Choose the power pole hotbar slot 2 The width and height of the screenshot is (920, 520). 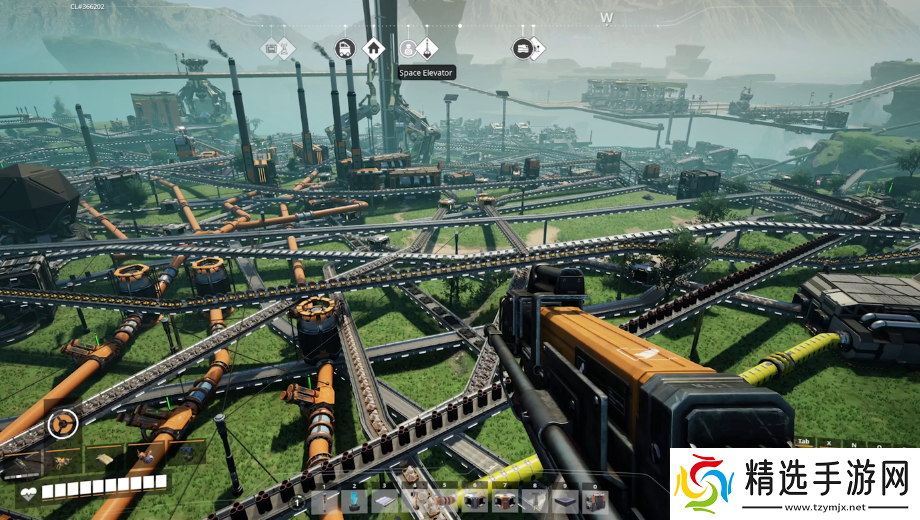click(x=355, y=502)
